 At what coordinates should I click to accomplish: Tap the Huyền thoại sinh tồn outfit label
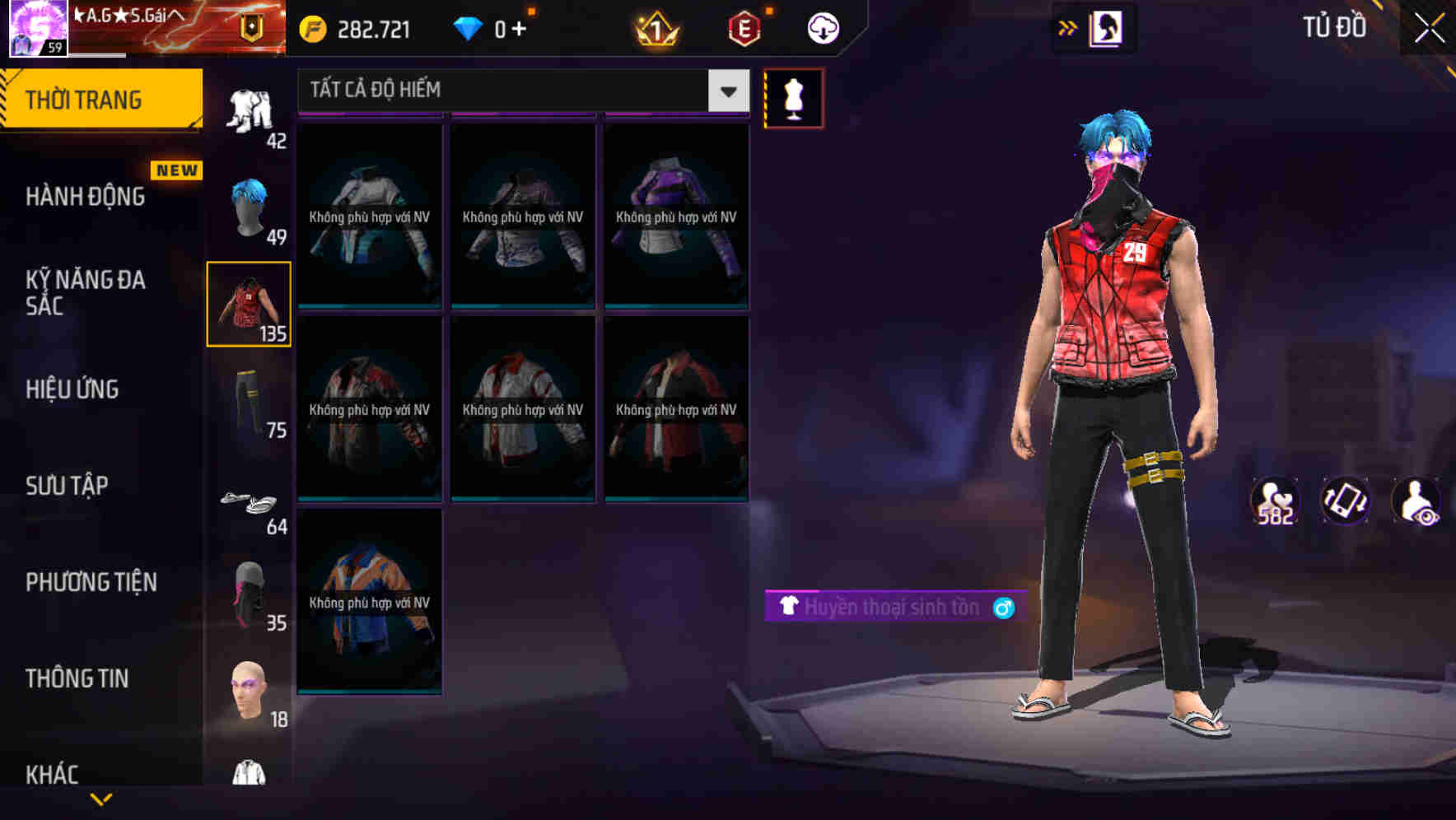pos(892,607)
